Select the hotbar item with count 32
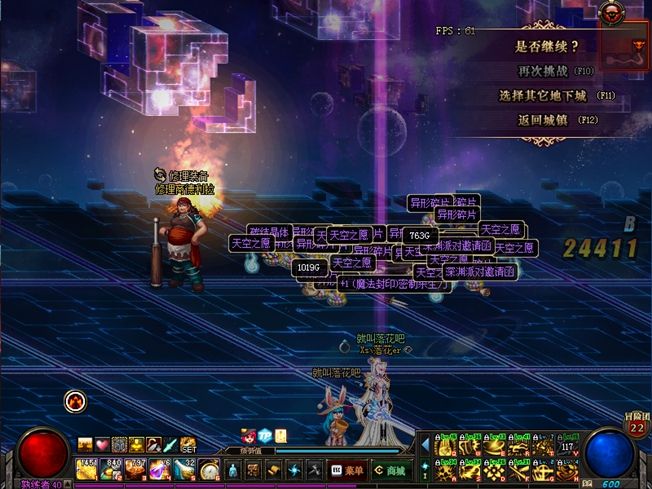 184,468
